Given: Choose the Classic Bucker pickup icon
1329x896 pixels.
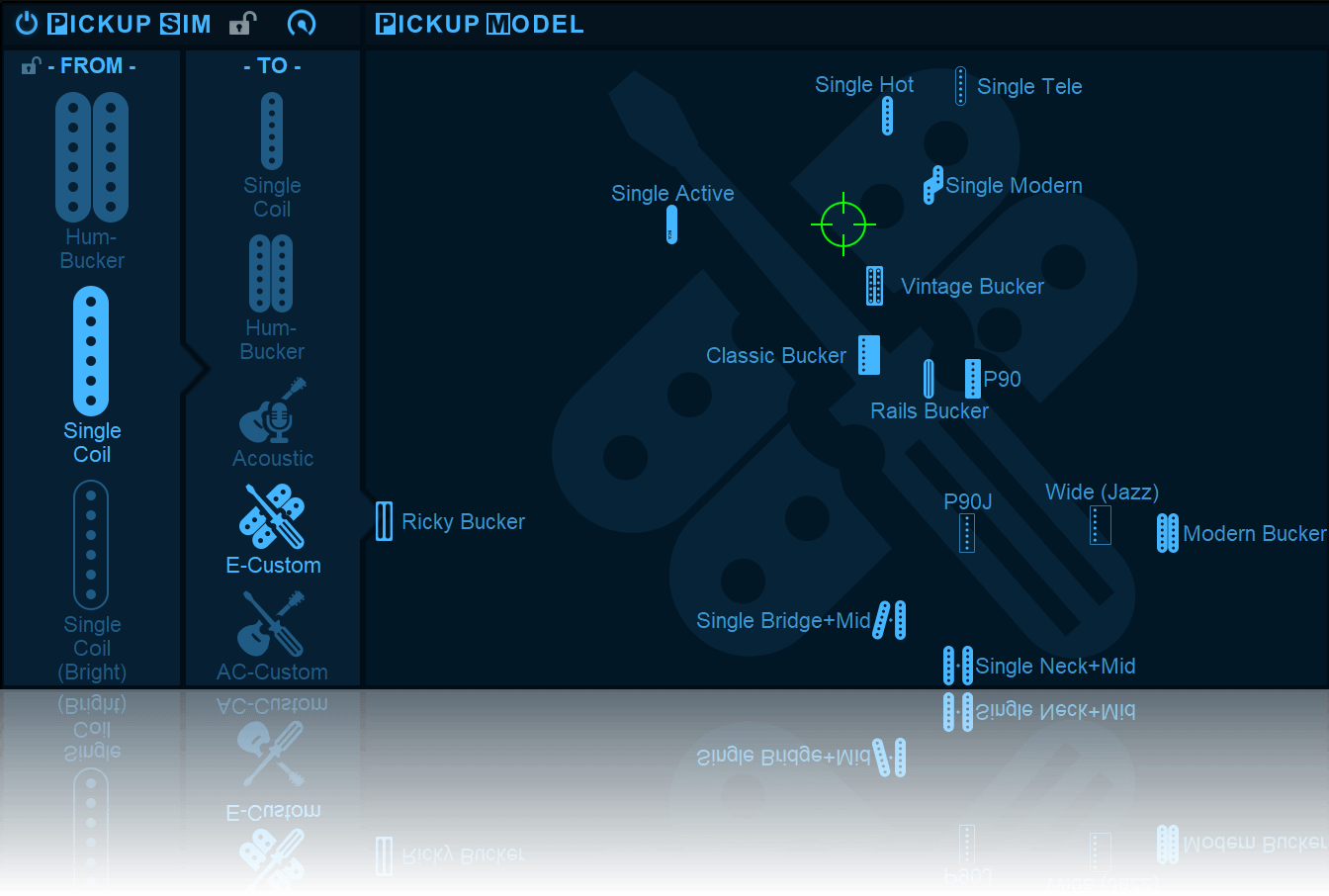Looking at the screenshot, I should (868, 355).
